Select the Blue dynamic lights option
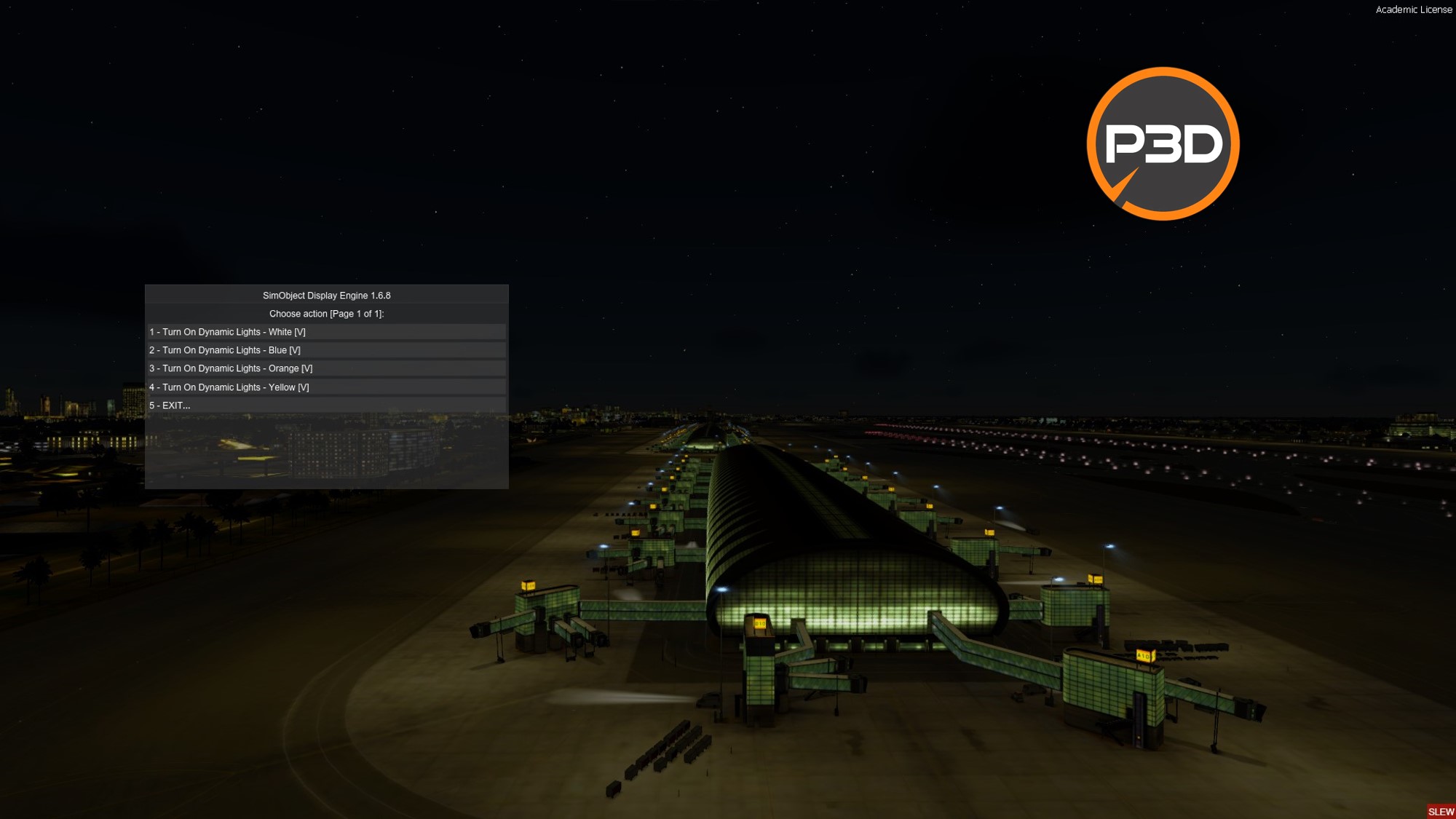This screenshot has height=819, width=1456. coord(225,350)
